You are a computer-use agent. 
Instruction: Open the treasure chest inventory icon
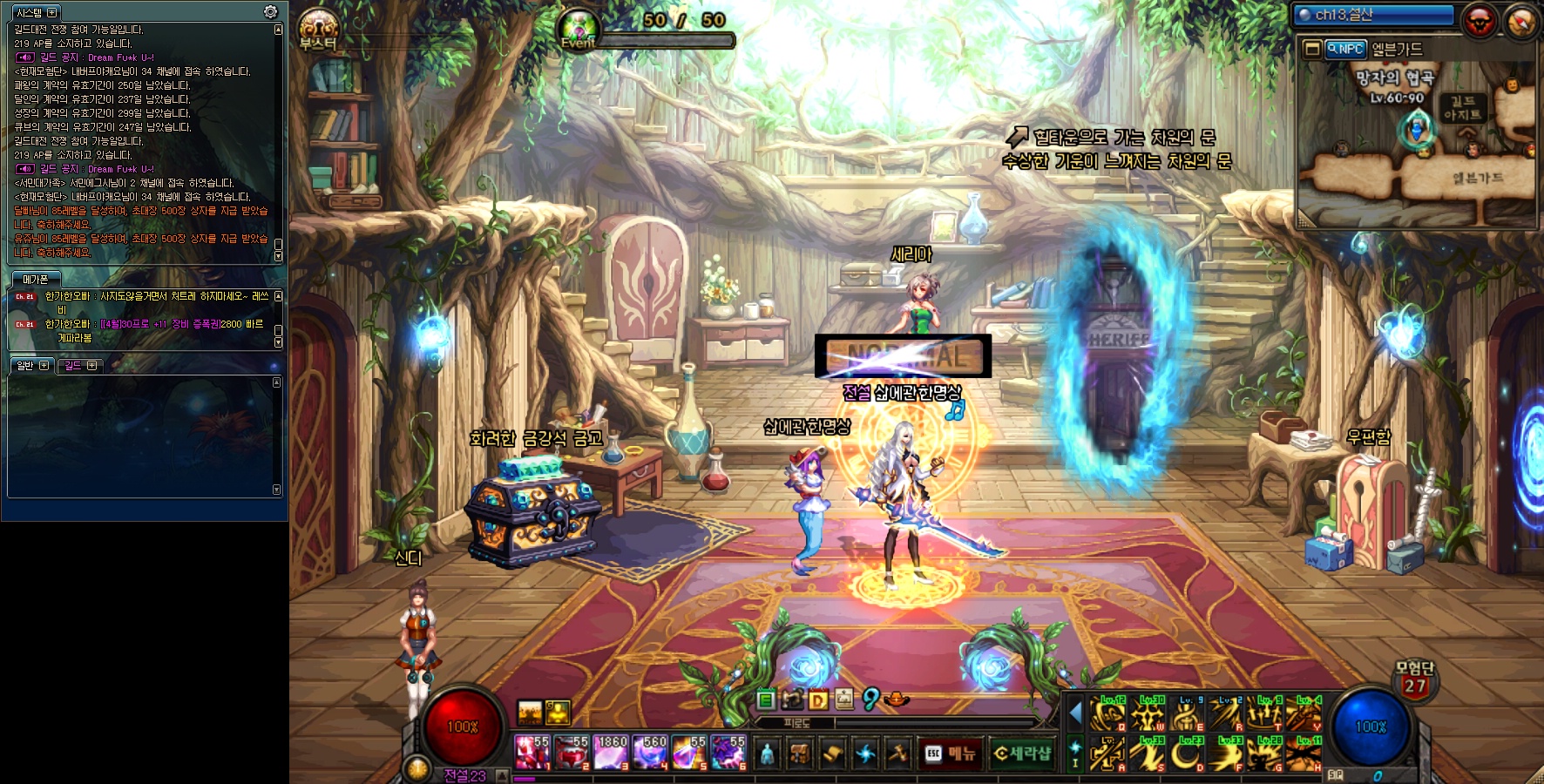tap(800, 754)
